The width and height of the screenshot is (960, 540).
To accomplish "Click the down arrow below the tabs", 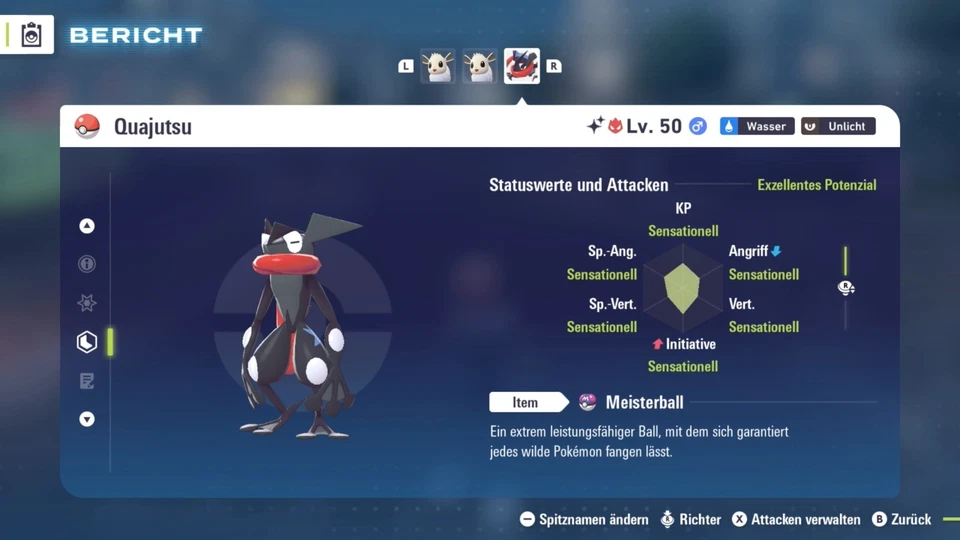I will (87, 419).
